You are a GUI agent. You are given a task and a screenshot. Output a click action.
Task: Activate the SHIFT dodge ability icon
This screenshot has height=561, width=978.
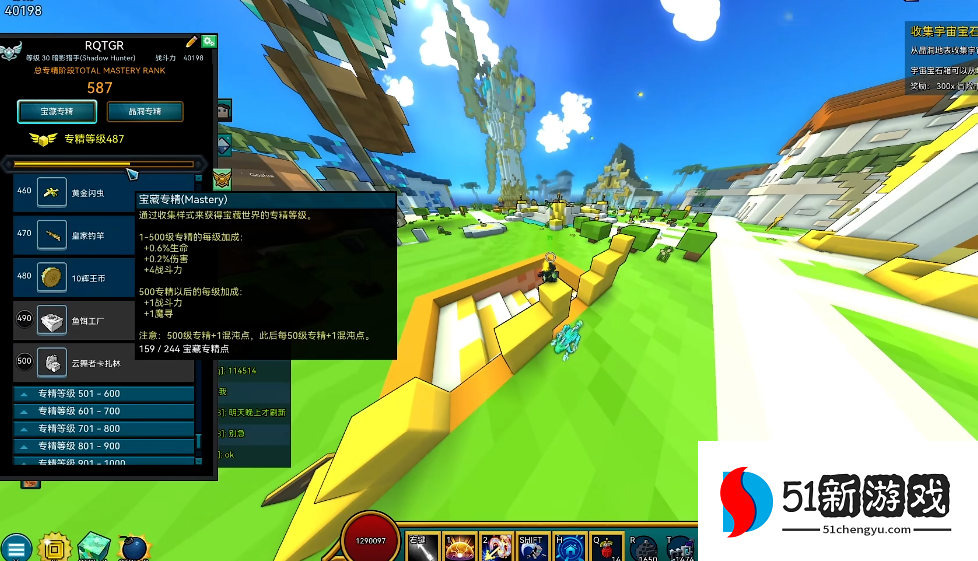[x=531, y=547]
